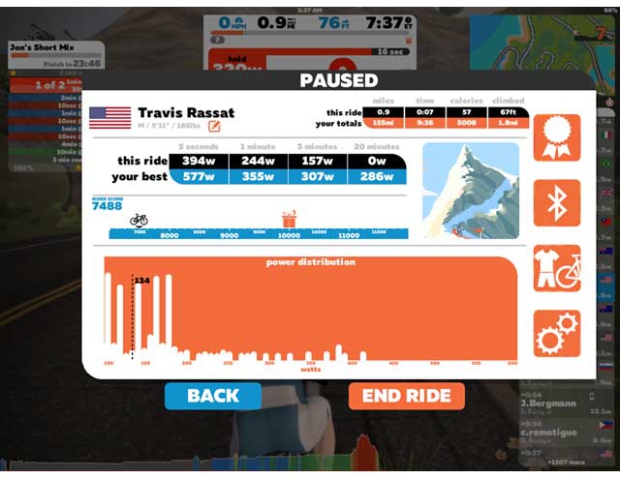The height and width of the screenshot is (479, 620).
Task: Edit the Travis Rassat profile with the pencil icon
Action: 214,126
